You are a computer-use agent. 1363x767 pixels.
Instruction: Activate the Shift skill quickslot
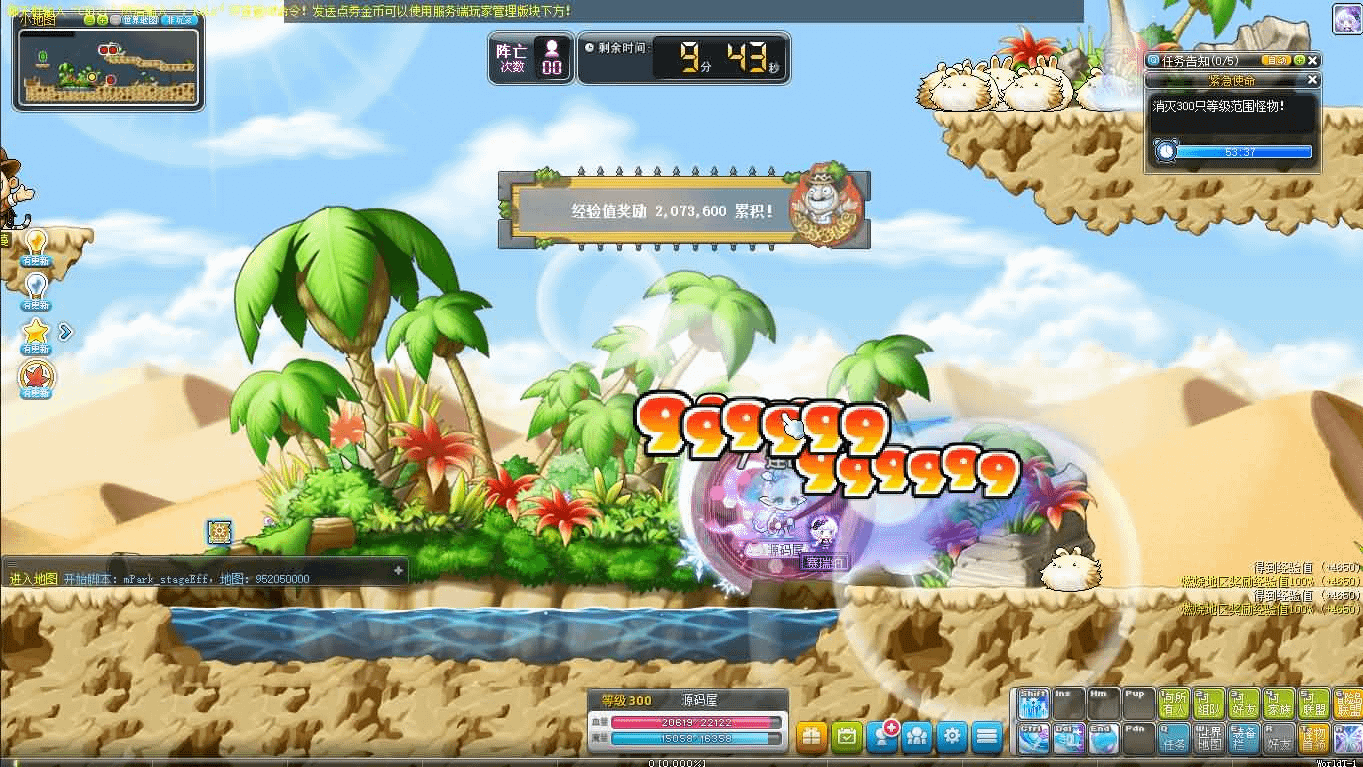click(x=1033, y=703)
